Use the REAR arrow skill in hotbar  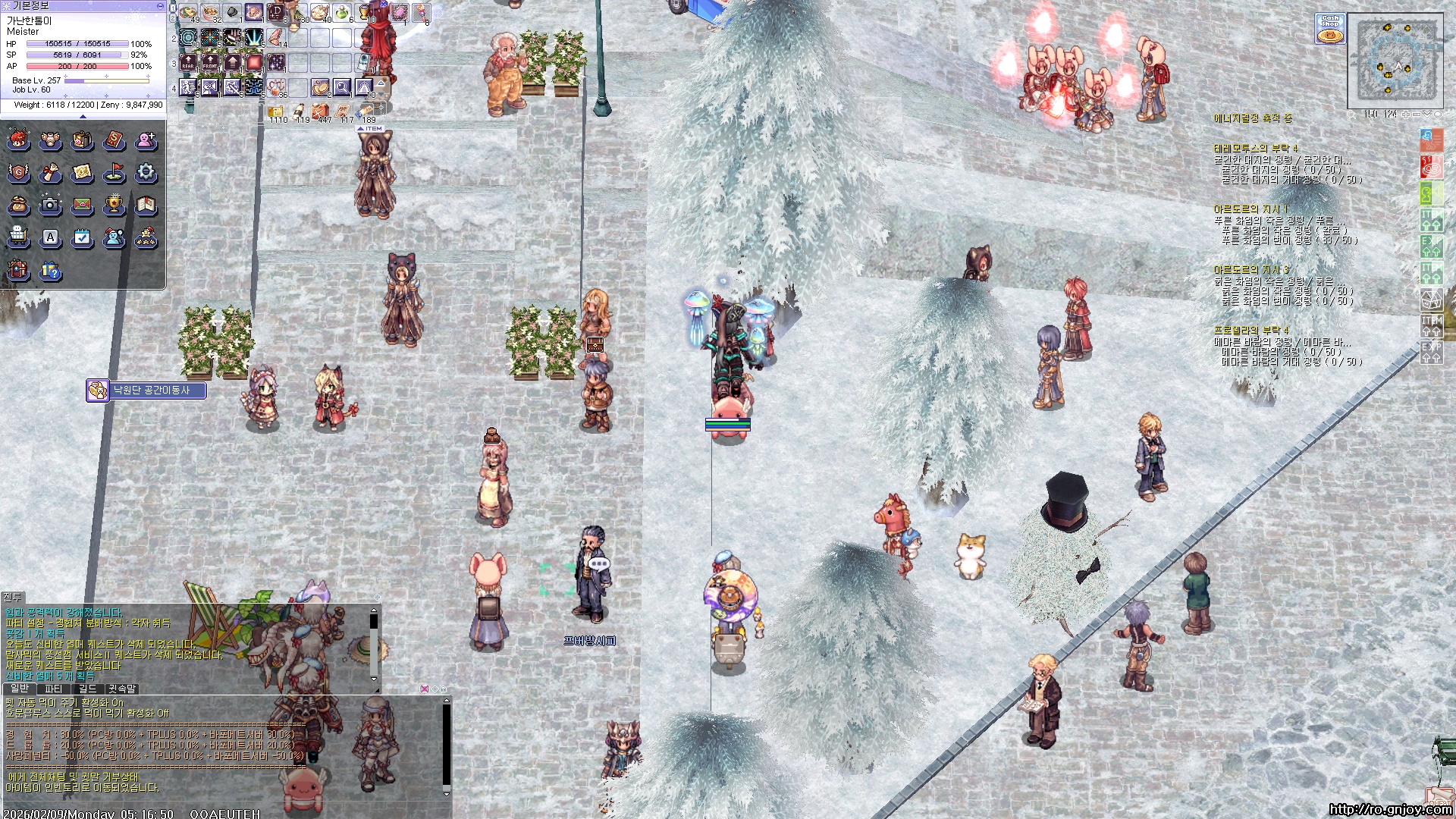188,62
